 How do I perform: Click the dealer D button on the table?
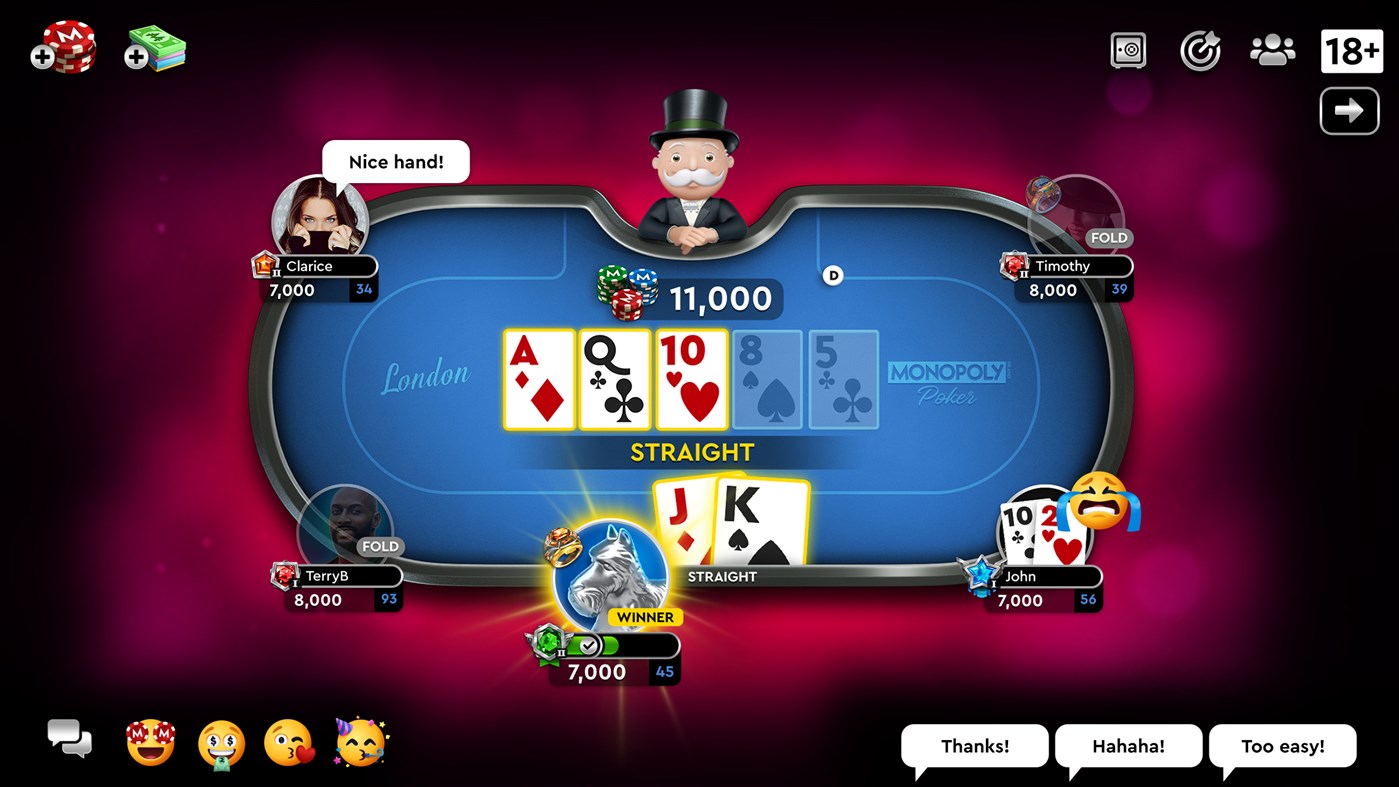(x=832, y=275)
